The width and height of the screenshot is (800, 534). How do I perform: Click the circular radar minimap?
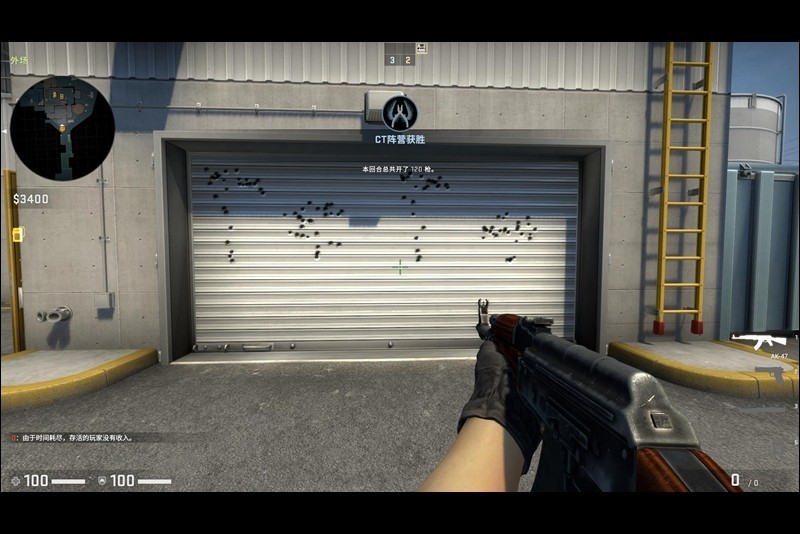62,128
